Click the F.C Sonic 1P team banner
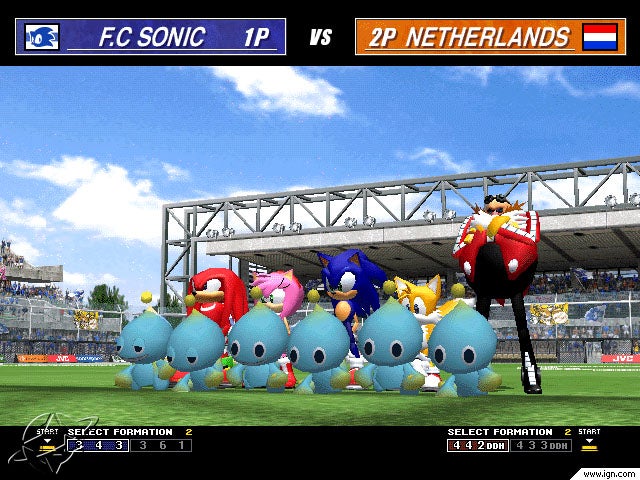Screen dimensions: 640x480 click(x=150, y=37)
